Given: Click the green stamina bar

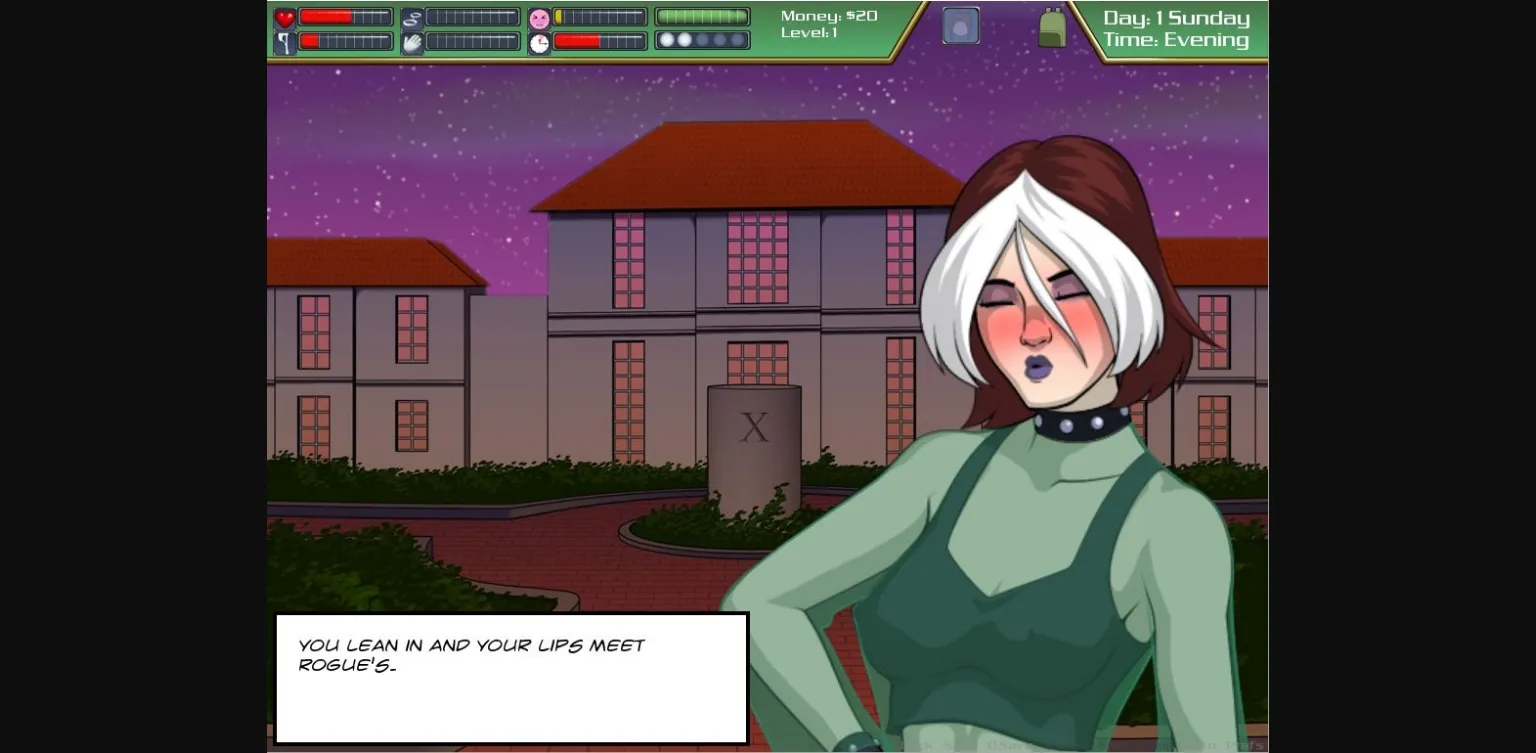Looking at the screenshot, I should [x=701, y=15].
